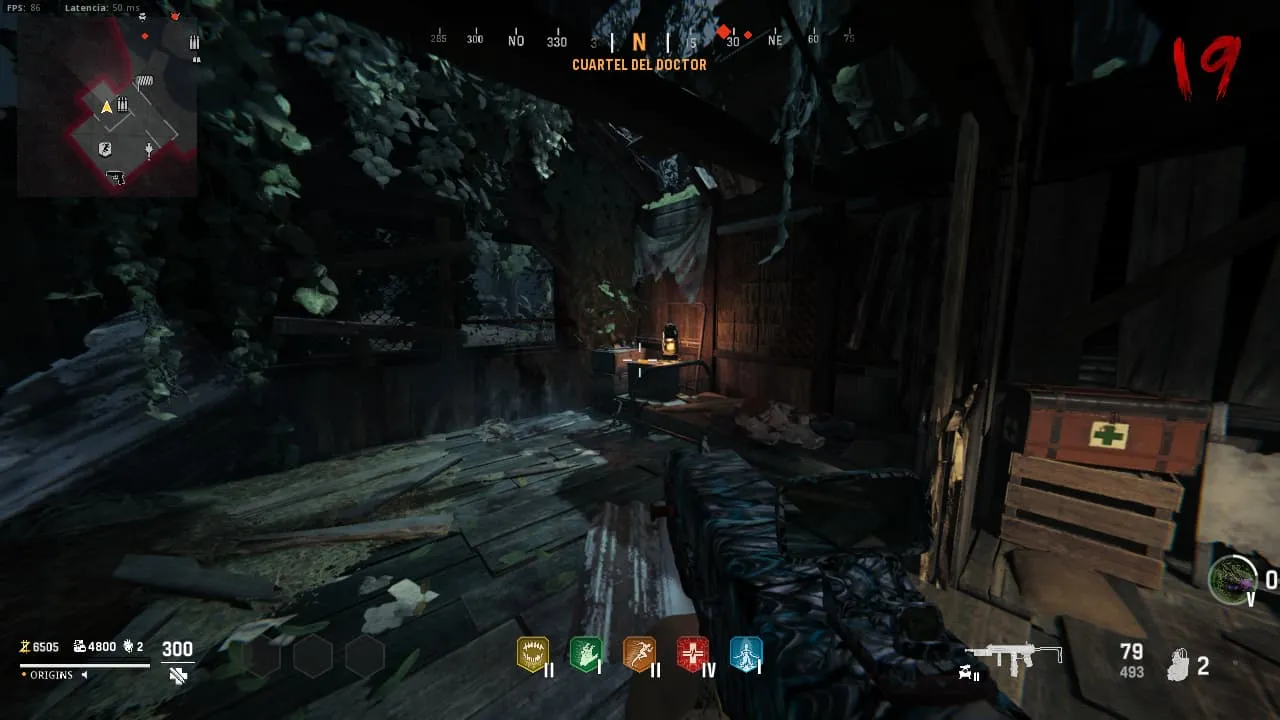This screenshot has height=720, width=1280.
Task: Choose the lethal equipment charge icon
Action: (x=1181, y=665)
